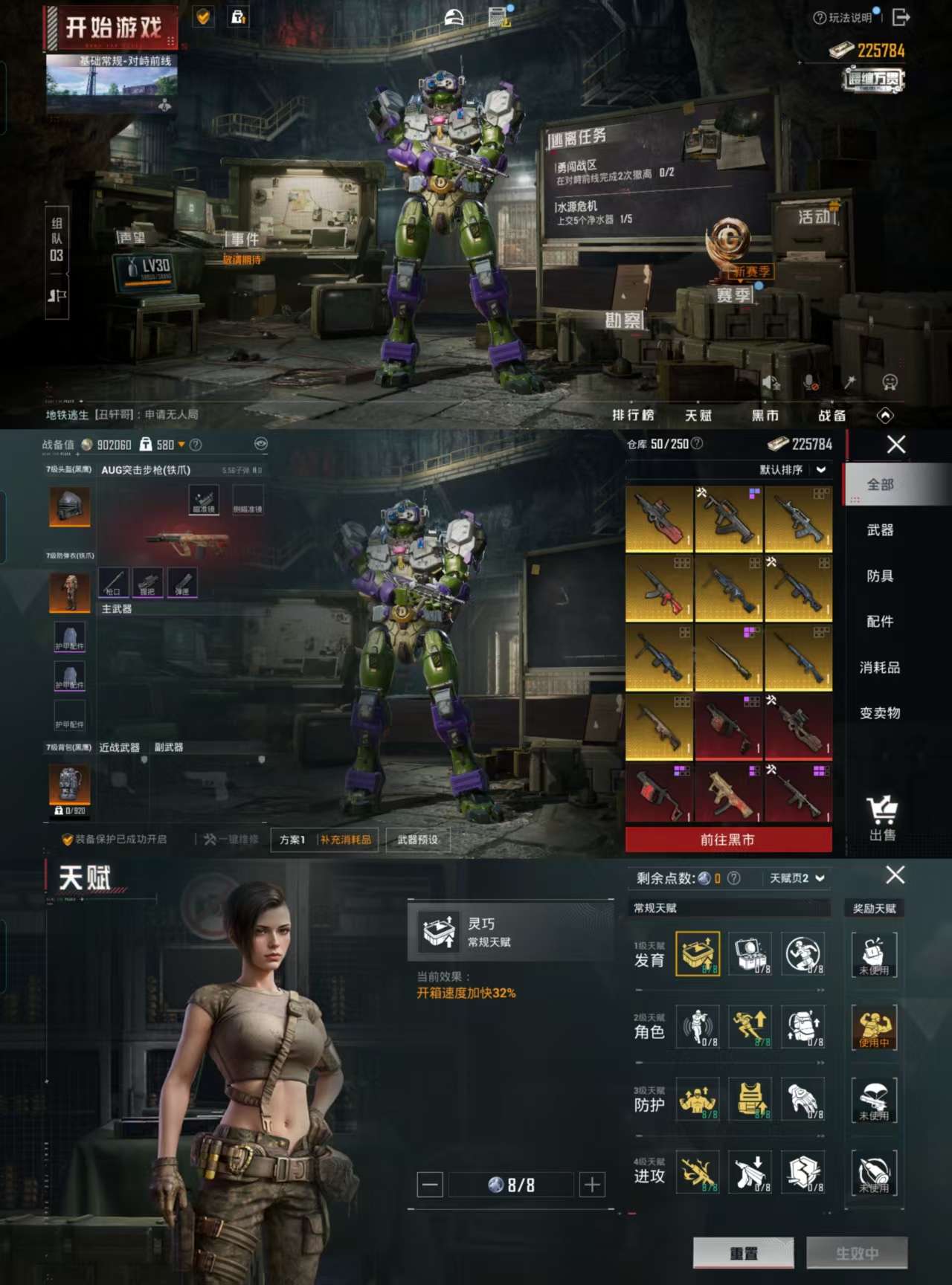Go to black market via 前往黑市
The height and width of the screenshot is (1285, 952).
tap(728, 840)
